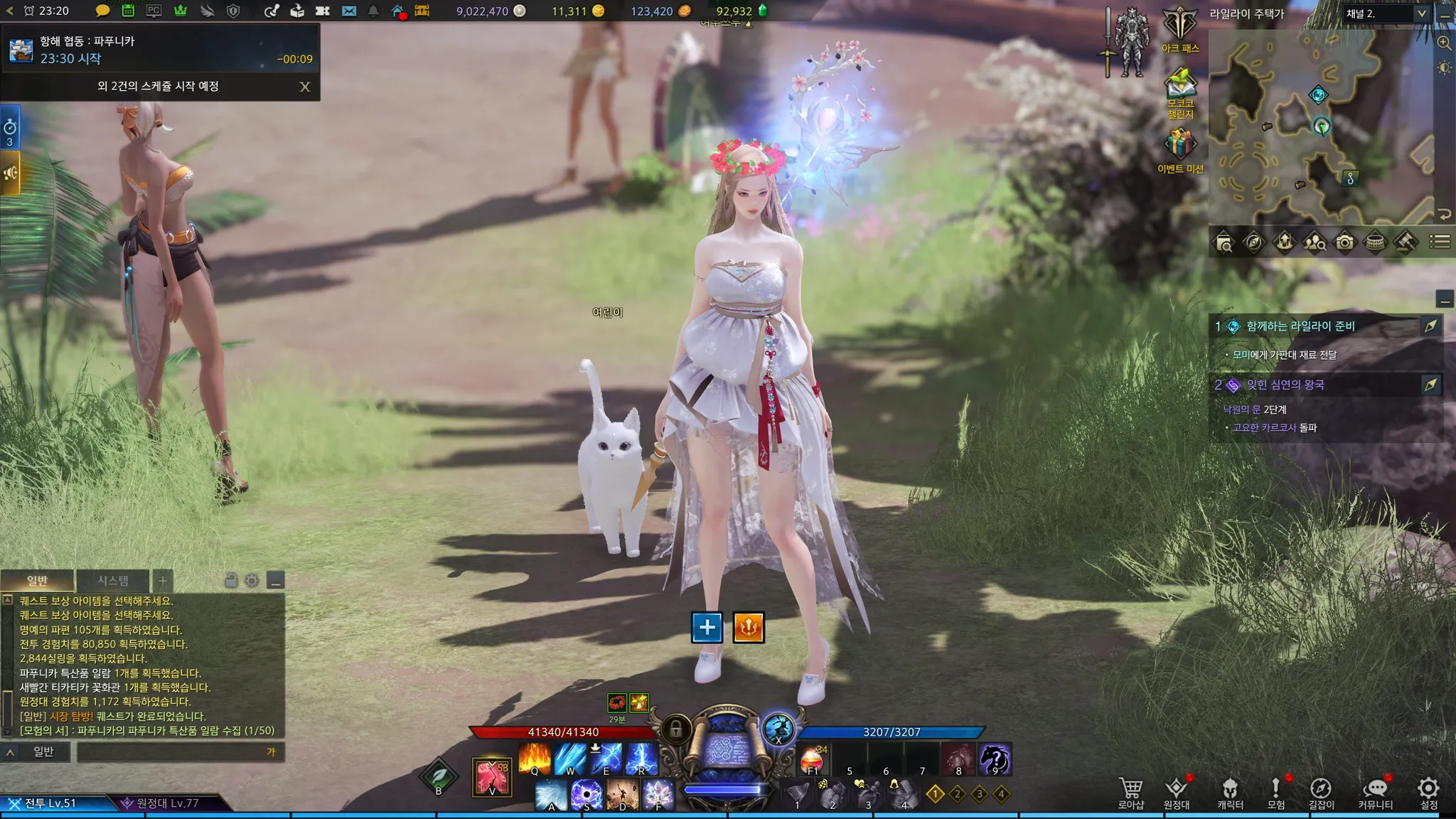Click the blue plus buff icon
This screenshot has height=819, width=1456.
(x=707, y=628)
